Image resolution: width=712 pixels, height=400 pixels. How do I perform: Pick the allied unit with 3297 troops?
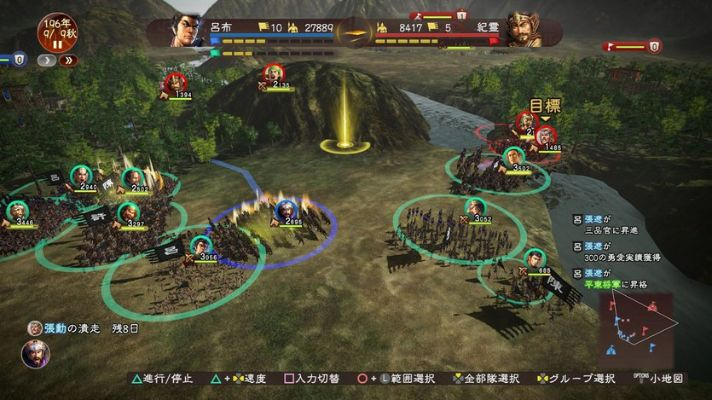coord(127,211)
